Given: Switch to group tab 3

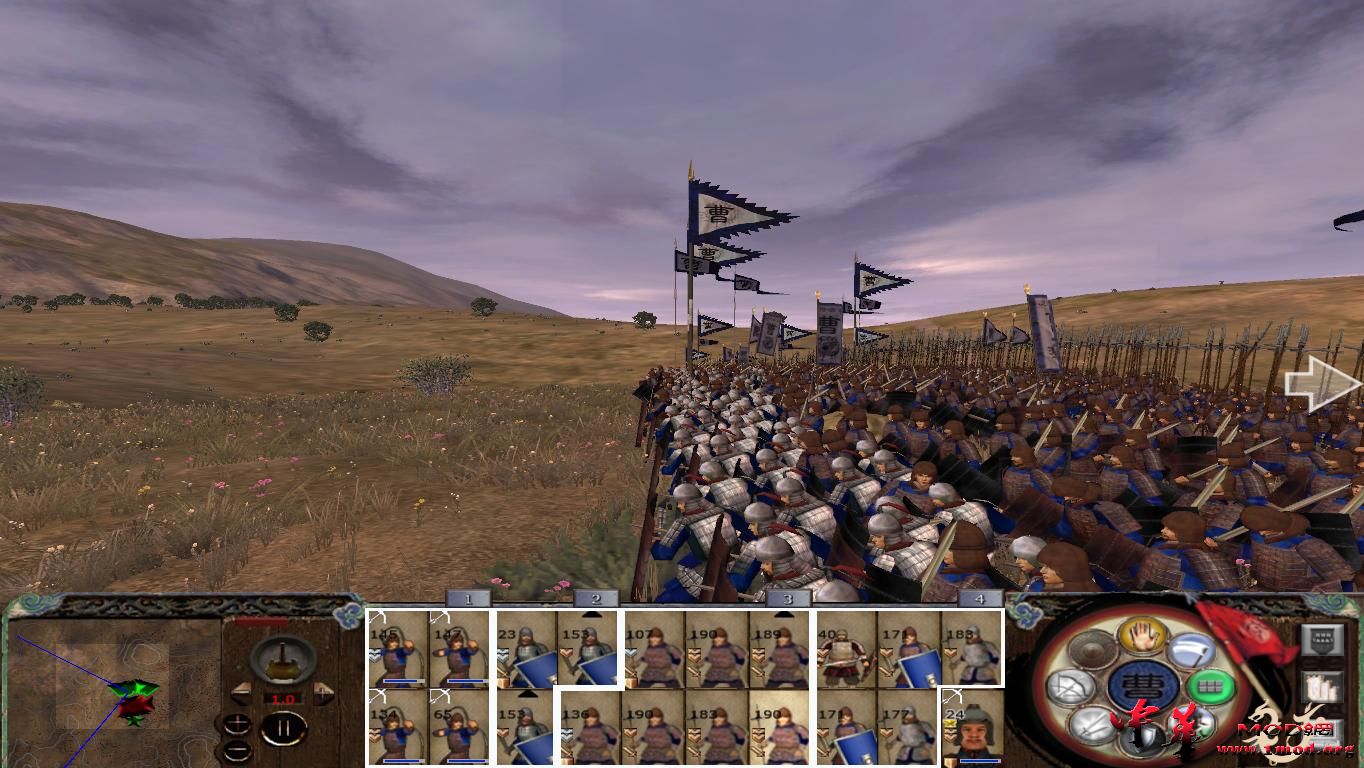Looking at the screenshot, I should [786, 598].
